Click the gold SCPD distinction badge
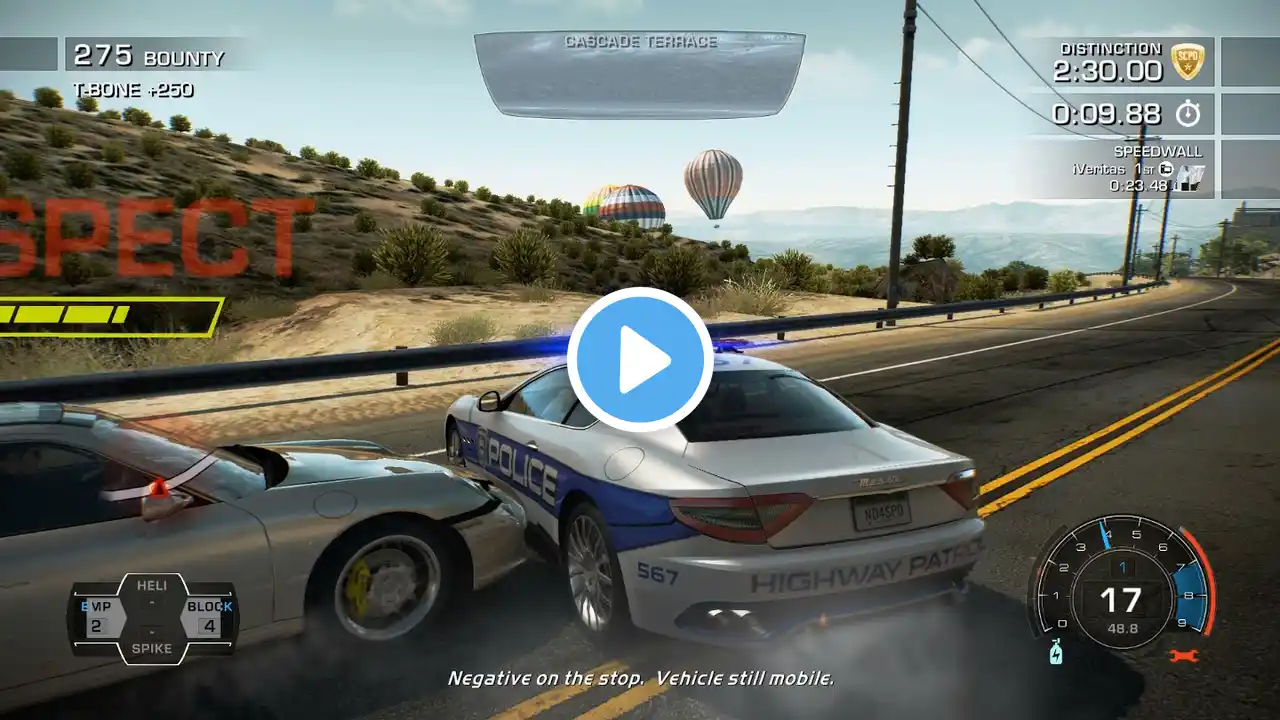 click(x=1187, y=60)
